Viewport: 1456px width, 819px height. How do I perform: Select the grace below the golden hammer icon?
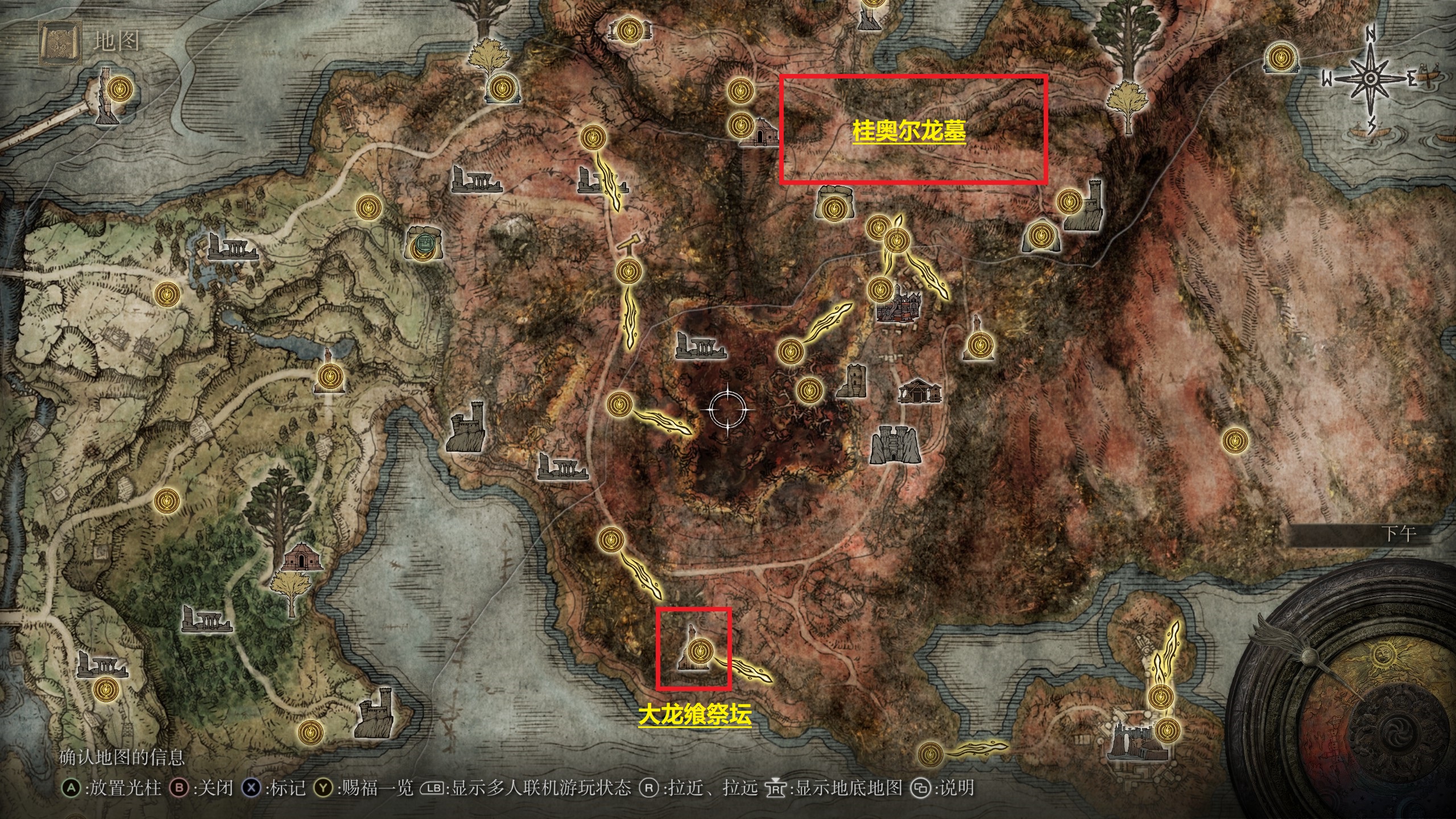(628, 272)
